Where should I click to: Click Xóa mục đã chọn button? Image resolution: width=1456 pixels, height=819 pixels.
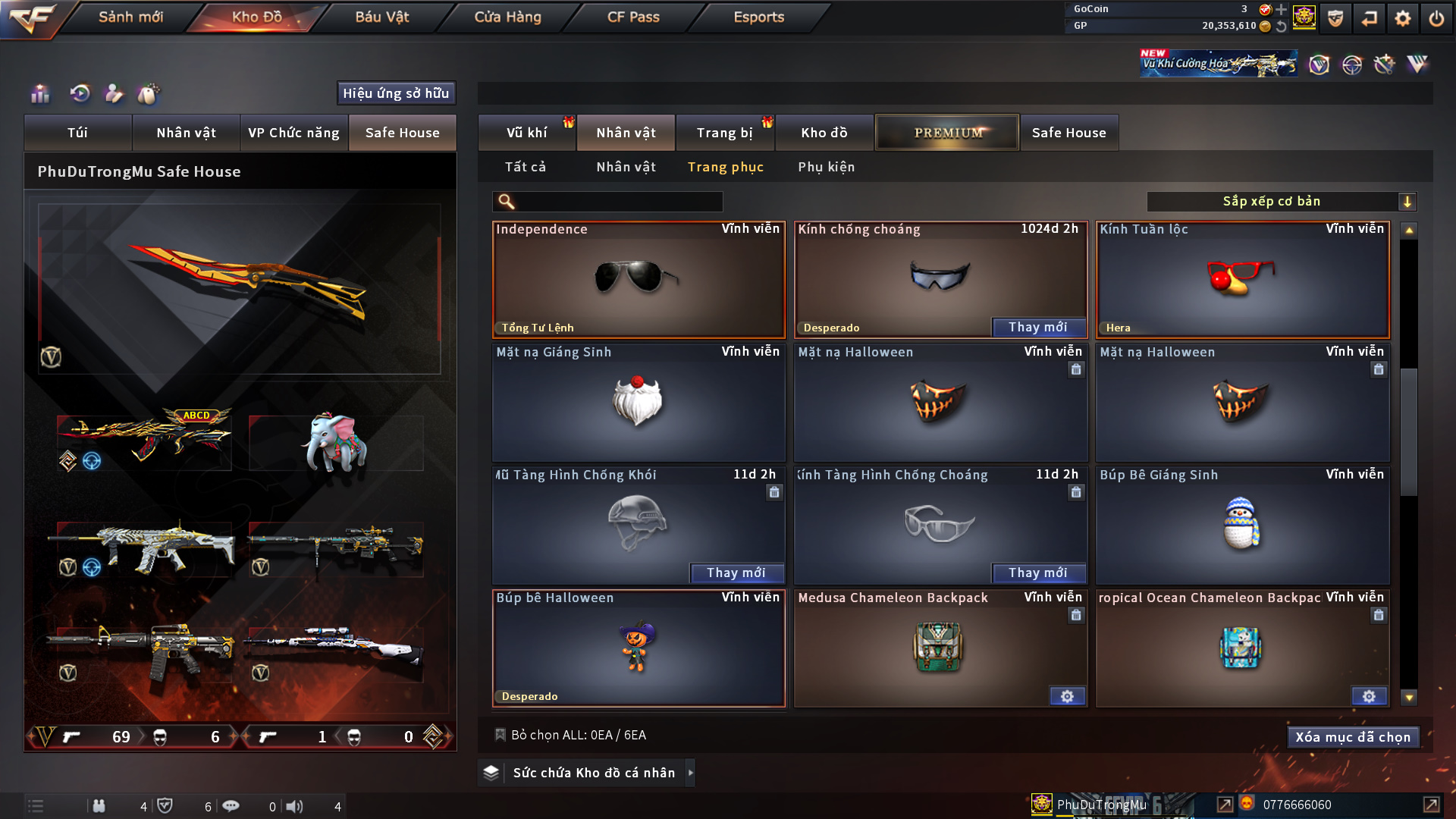click(1353, 737)
